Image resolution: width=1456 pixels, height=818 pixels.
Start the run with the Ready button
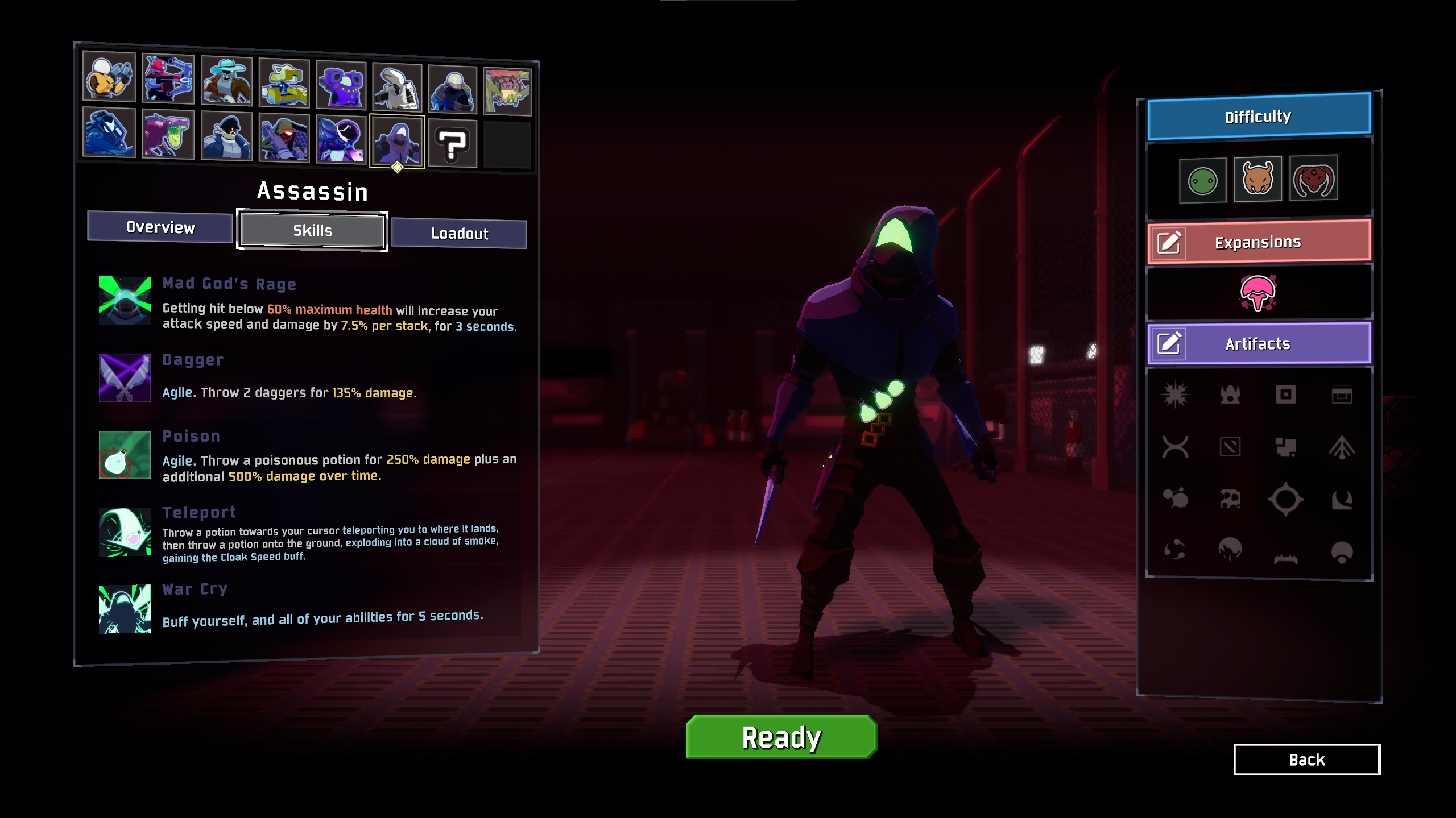[x=781, y=737]
